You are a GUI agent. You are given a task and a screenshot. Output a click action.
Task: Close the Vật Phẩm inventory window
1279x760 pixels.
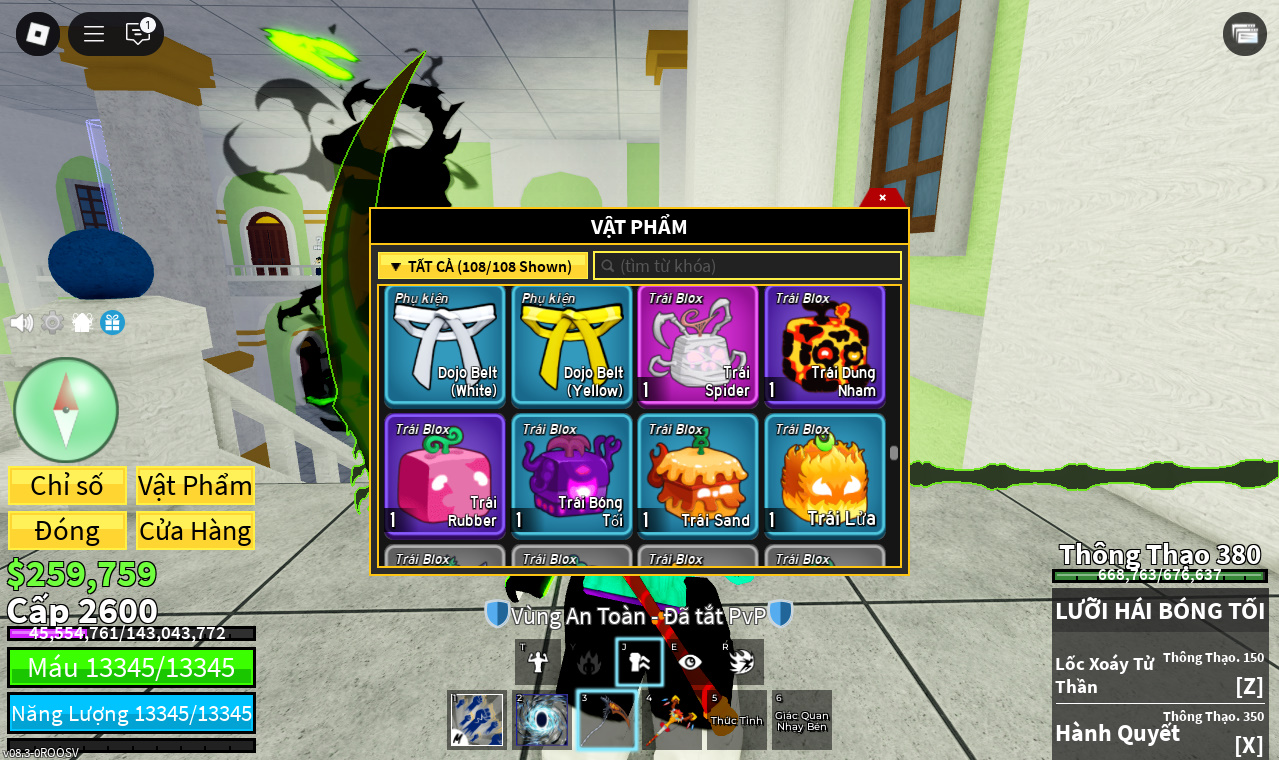pyautogui.click(x=882, y=198)
